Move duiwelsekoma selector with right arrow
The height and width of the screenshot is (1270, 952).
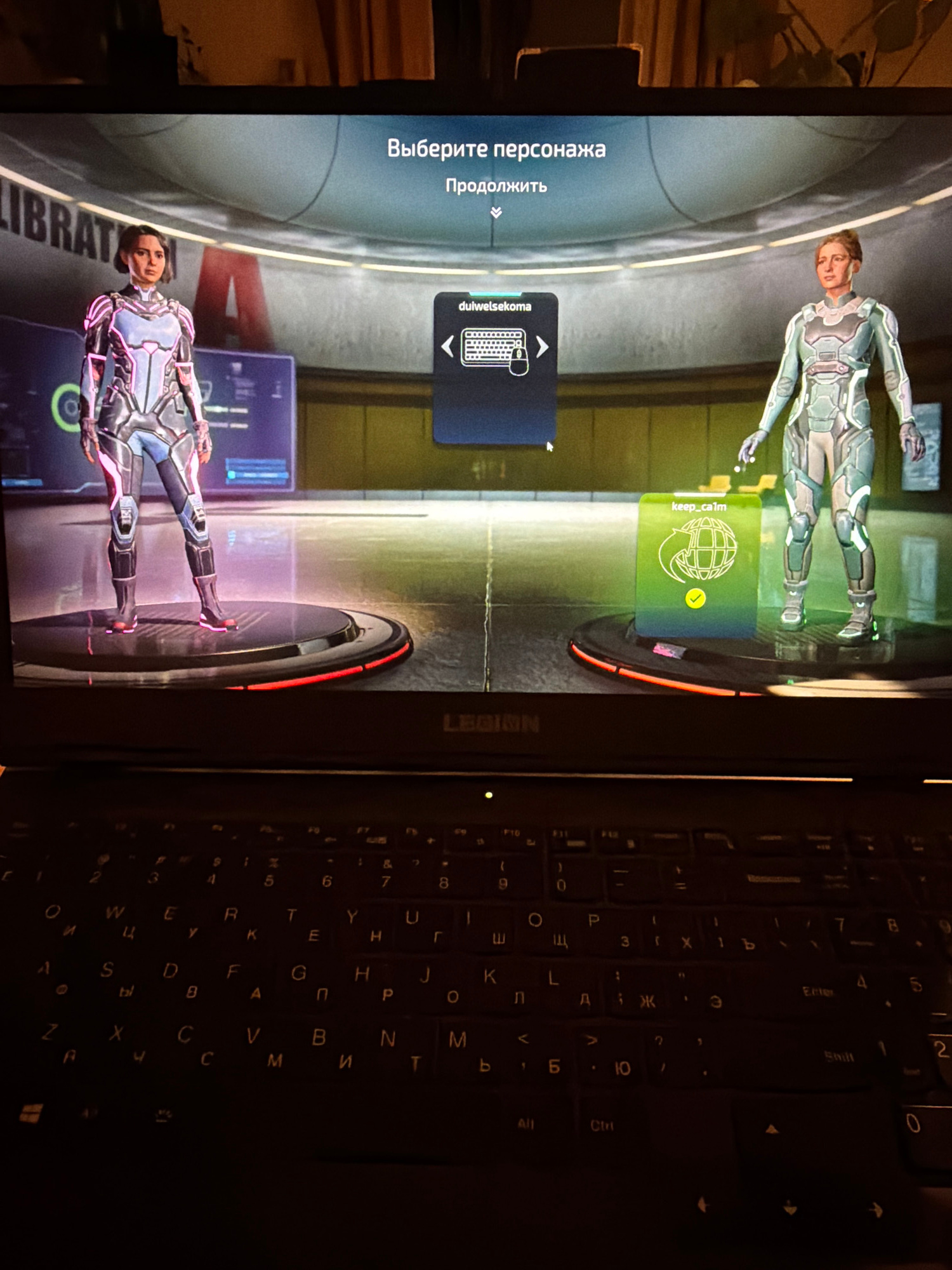click(542, 347)
